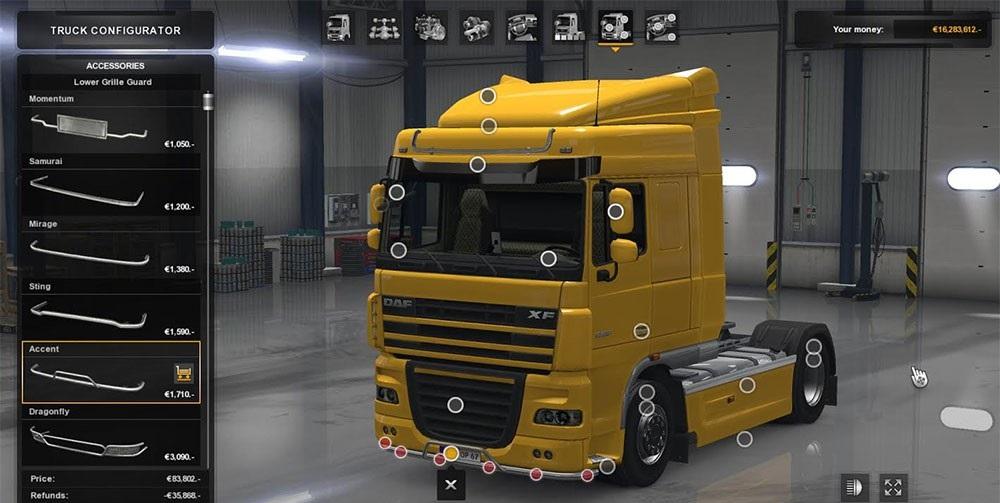Open the interior accessories tab at far right
1000x503 pixels.
[x=661, y=27]
